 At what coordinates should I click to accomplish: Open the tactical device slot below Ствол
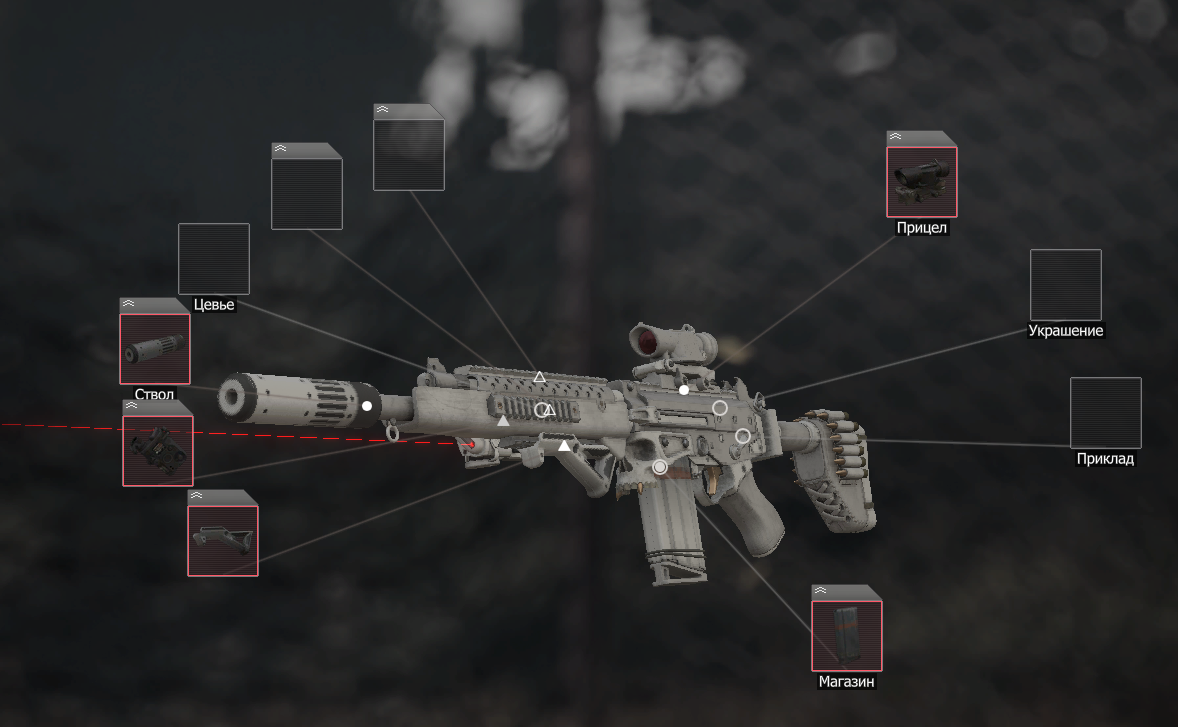click(158, 450)
